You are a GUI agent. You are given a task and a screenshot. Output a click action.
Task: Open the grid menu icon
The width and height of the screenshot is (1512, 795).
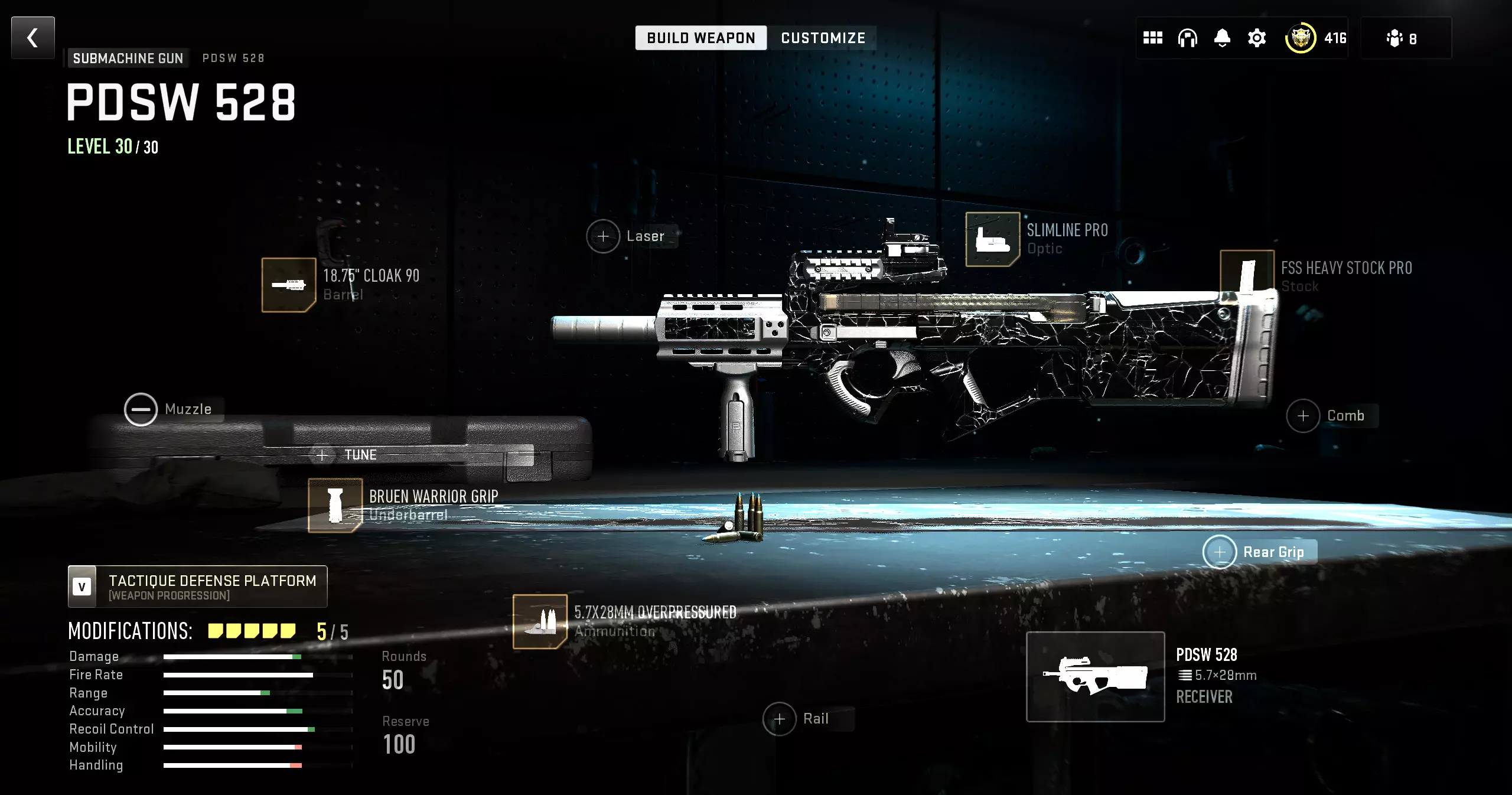coord(1152,38)
